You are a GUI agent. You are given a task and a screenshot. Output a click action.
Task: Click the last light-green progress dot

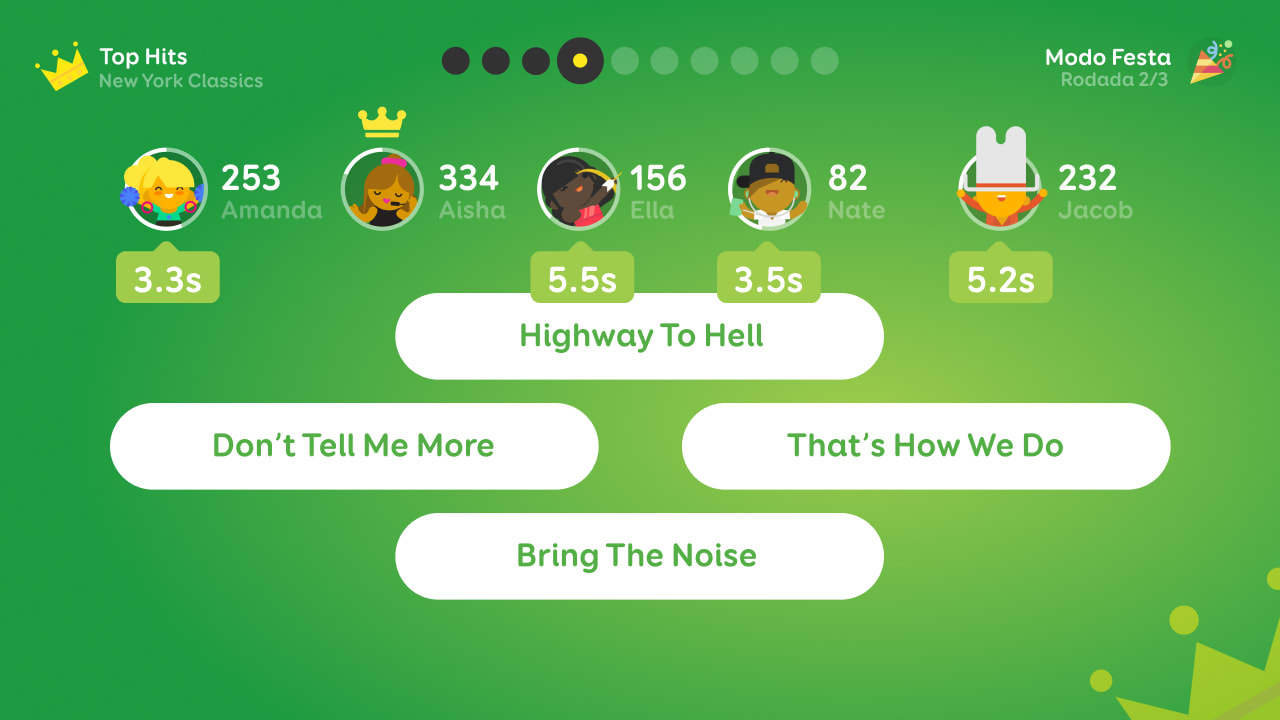pos(827,60)
